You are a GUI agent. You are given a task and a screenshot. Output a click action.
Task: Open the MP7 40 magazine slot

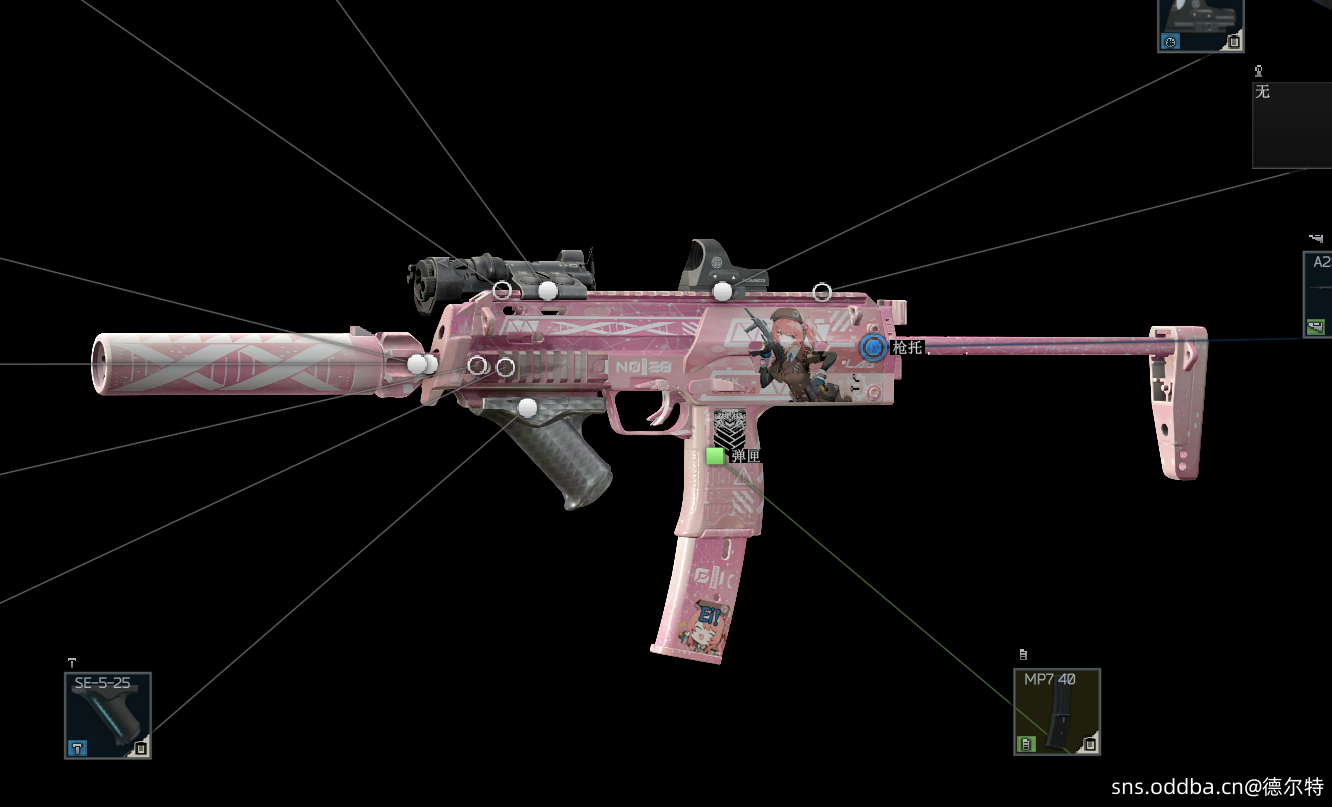(1057, 711)
